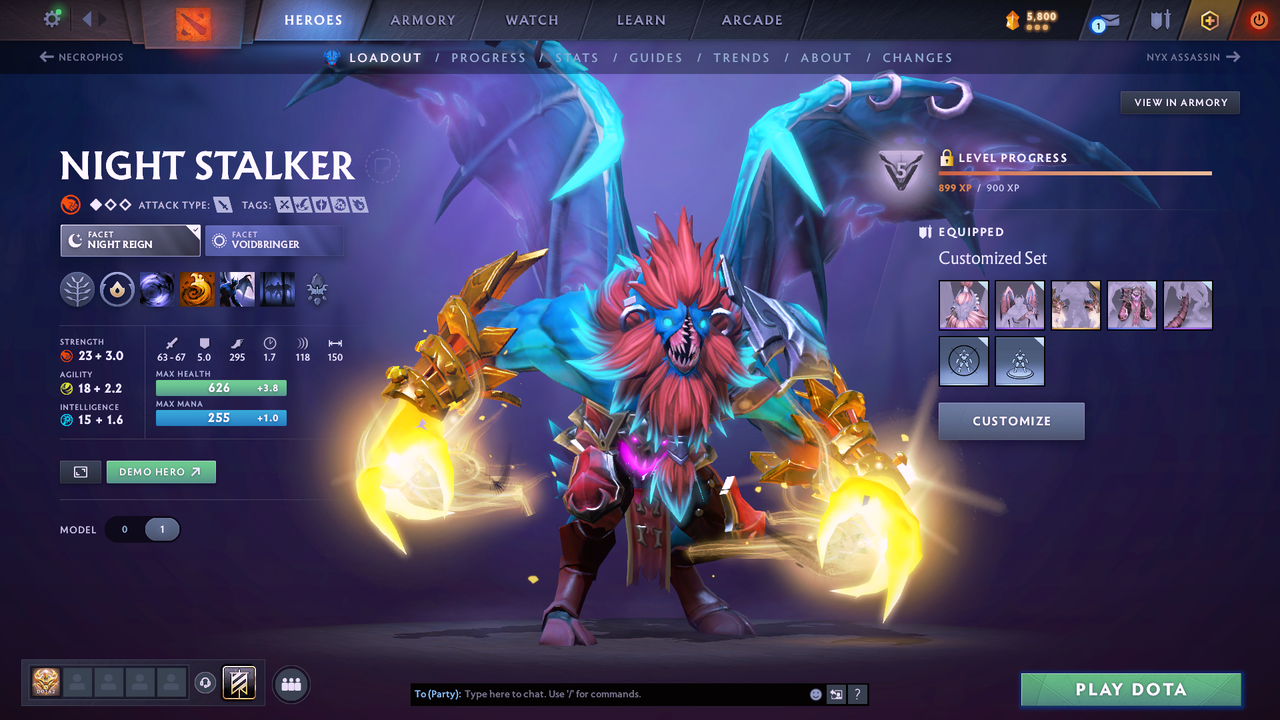Switch hero model to variant 0

point(123,529)
